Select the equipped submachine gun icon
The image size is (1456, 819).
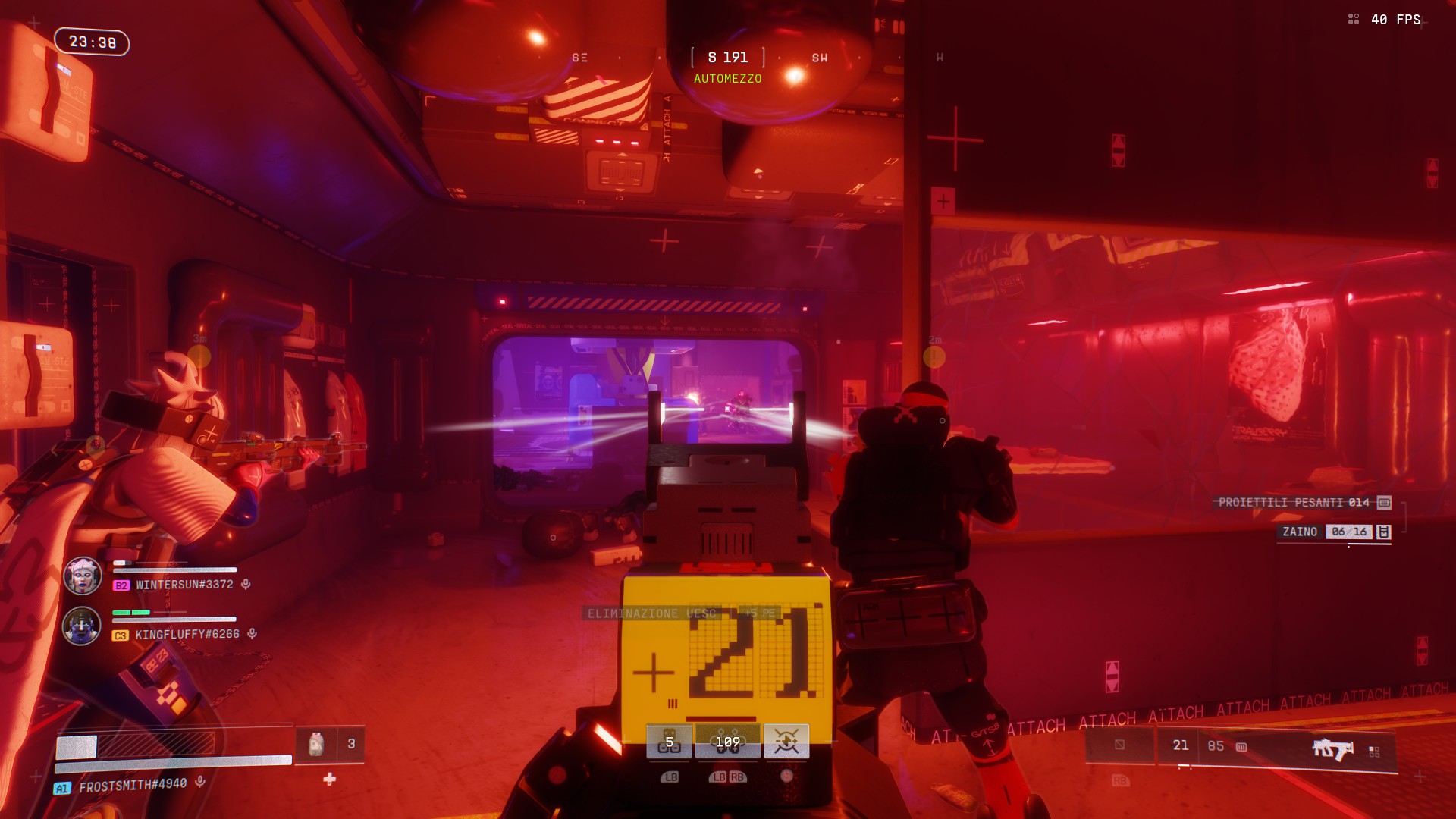1332,749
